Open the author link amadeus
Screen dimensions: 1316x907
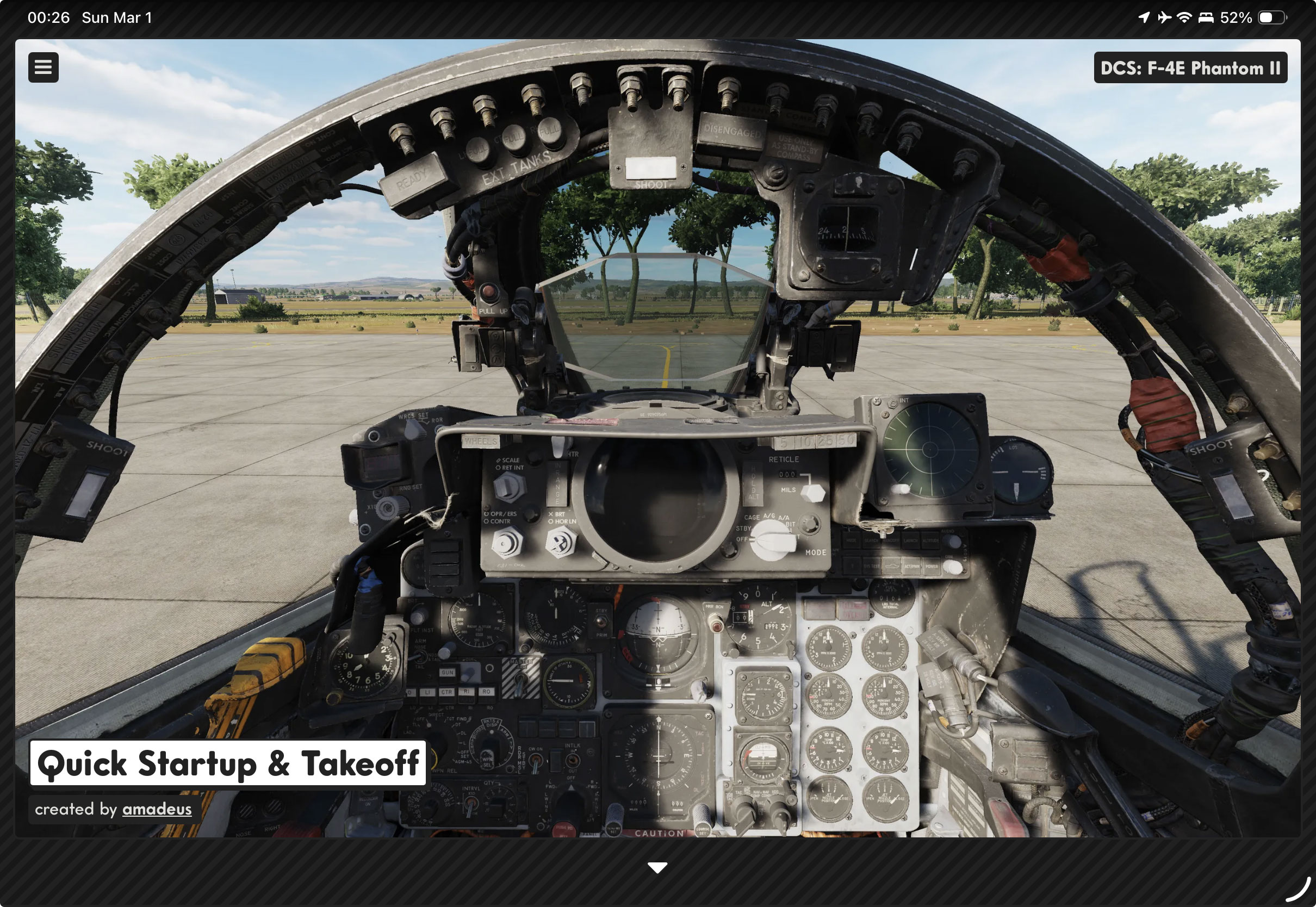pos(157,809)
